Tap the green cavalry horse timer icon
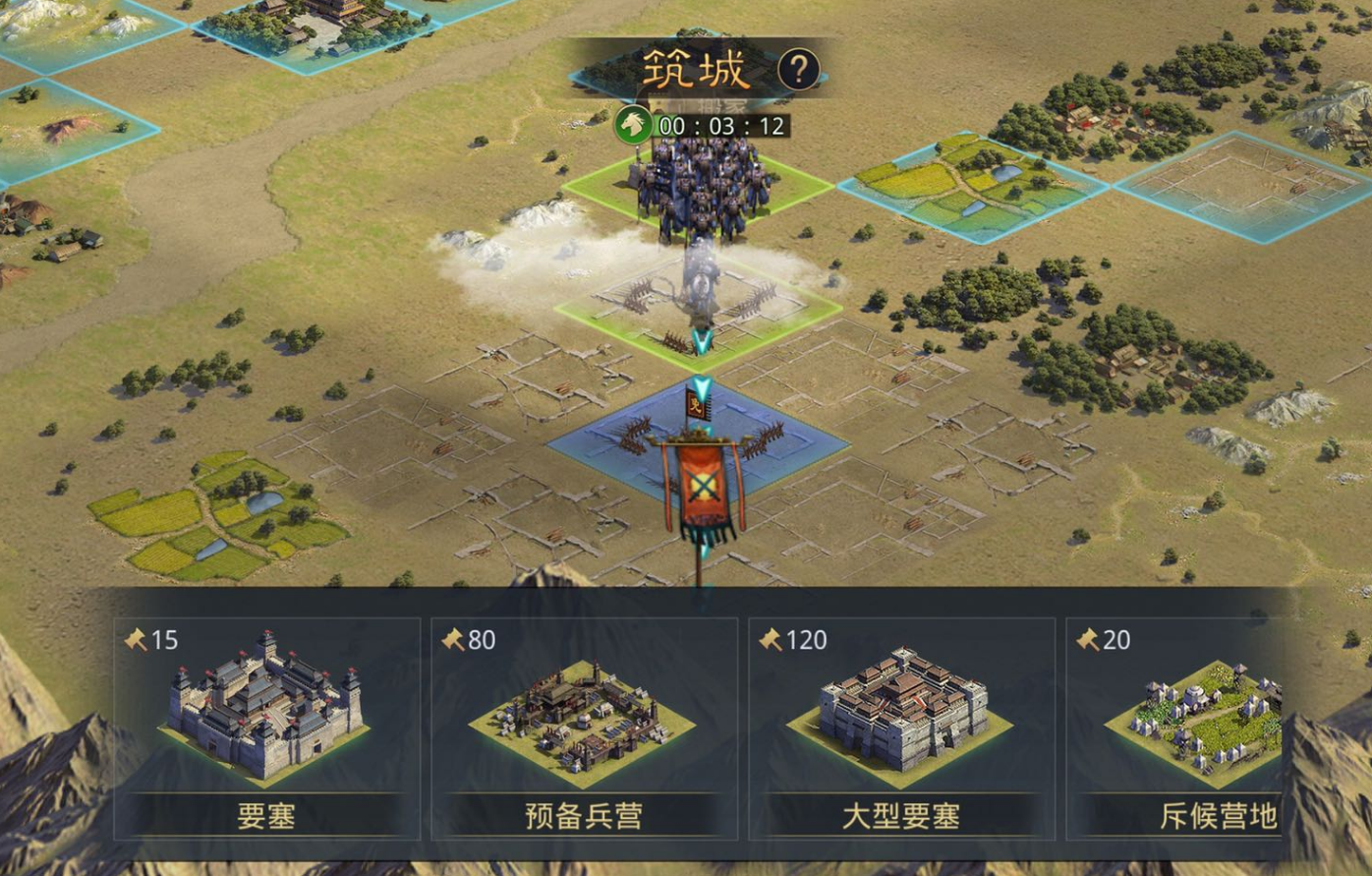Viewport: 1372px width, 876px height. click(636, 126)
